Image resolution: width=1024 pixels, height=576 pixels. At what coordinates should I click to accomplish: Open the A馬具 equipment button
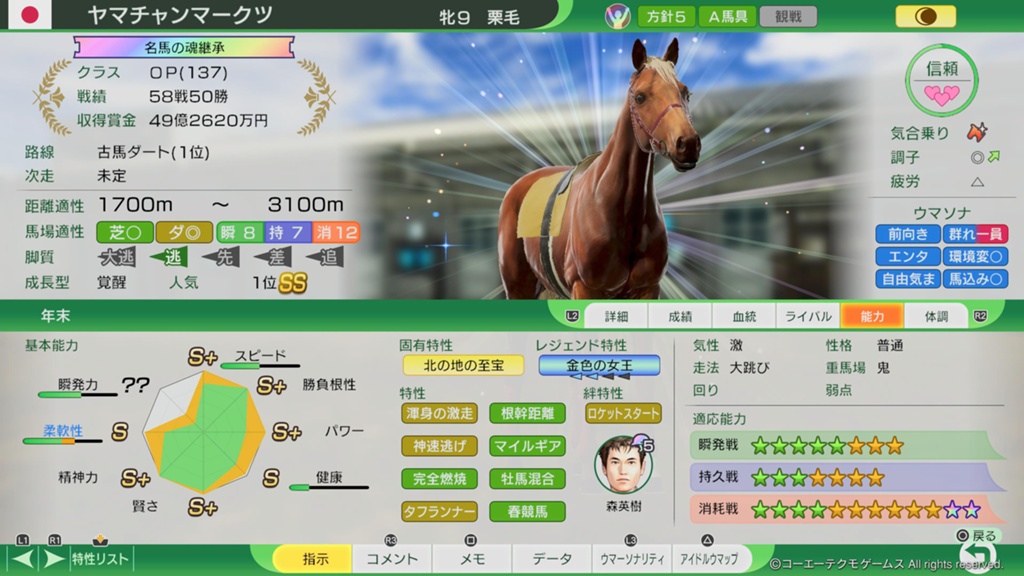[728, 16]
